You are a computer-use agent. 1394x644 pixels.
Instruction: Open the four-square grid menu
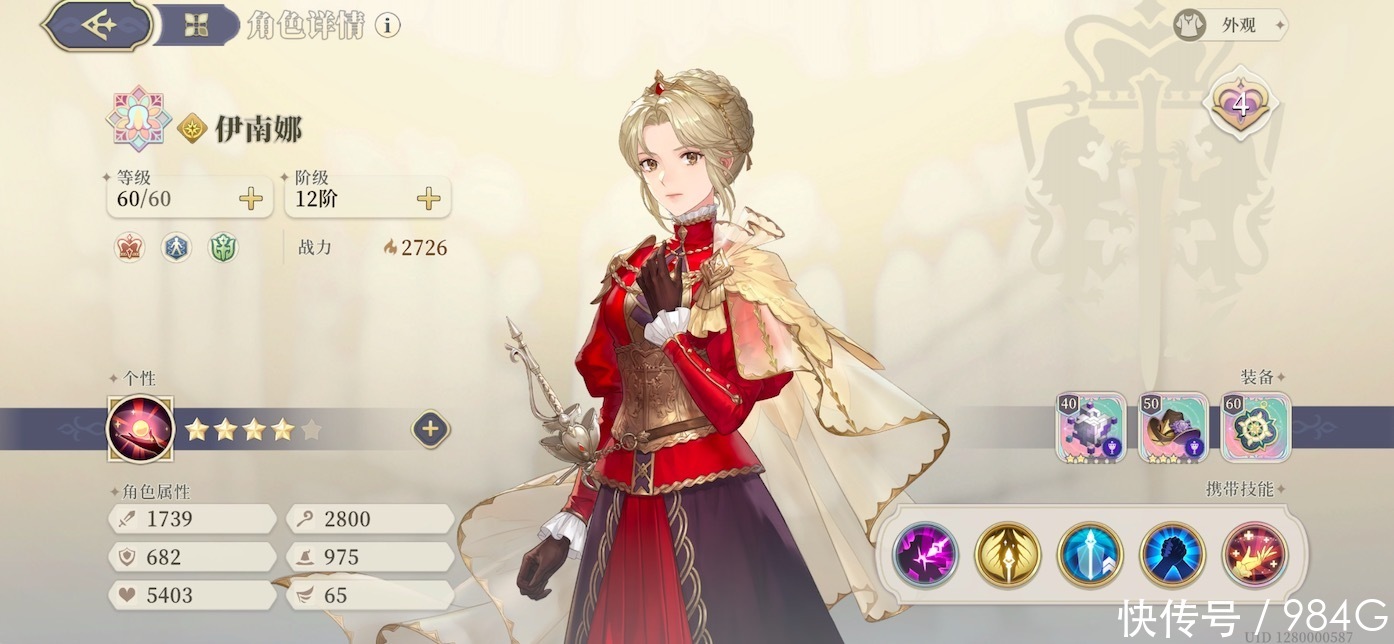click(x=196, y=26)
